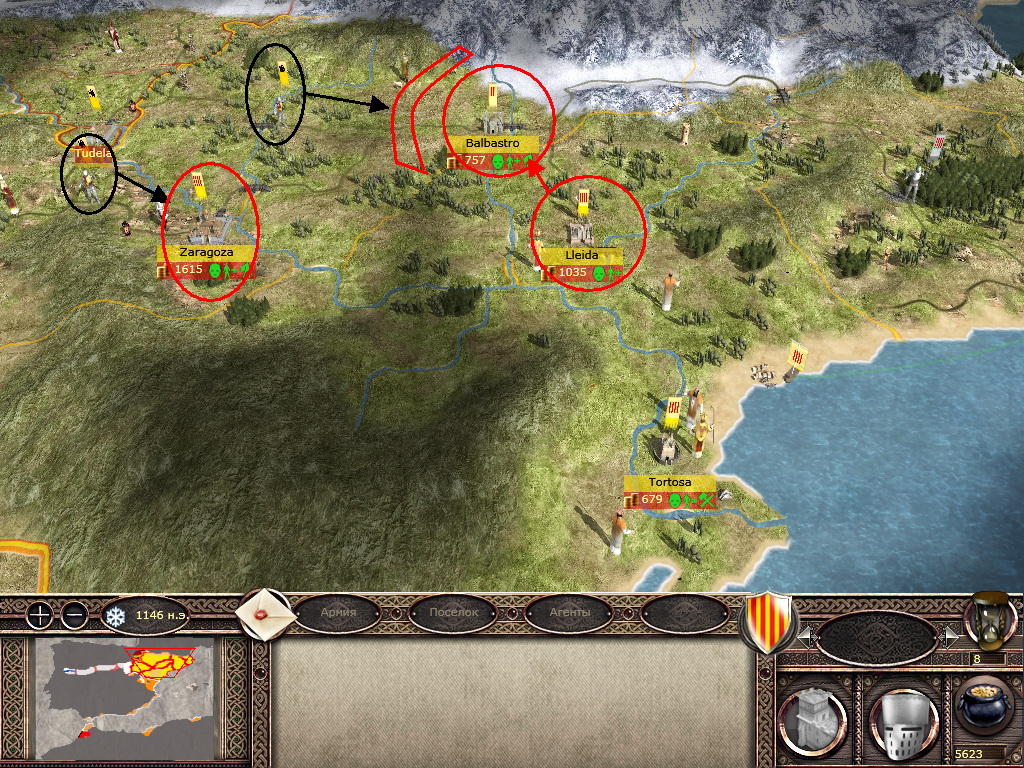The image size is (1024, 768).
Task: Select the previous item with the left arrow
Action: point(803,636)
